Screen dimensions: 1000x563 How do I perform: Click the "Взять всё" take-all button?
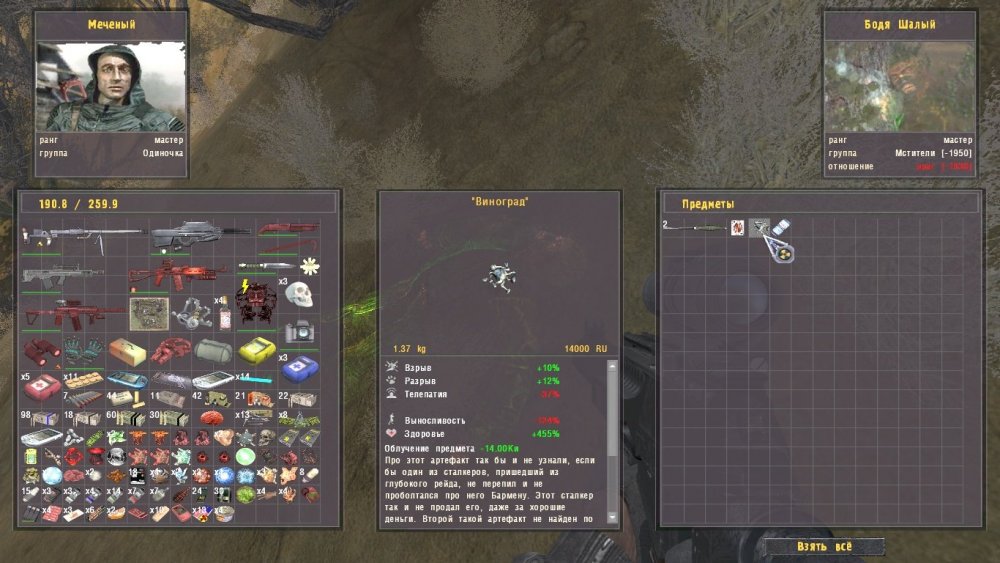click(x=825, y=547)
